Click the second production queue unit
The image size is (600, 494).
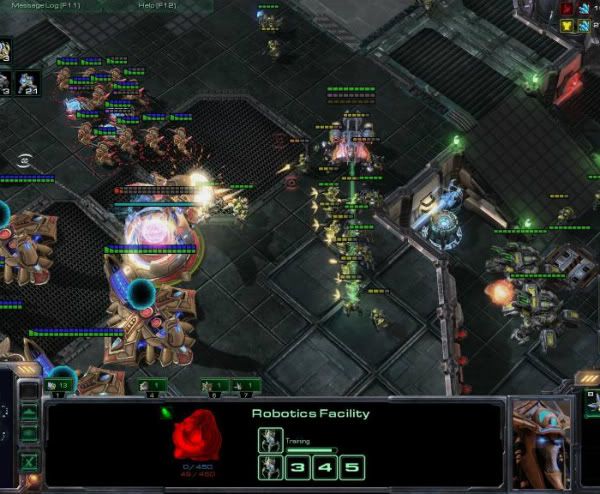click(271, 468)
